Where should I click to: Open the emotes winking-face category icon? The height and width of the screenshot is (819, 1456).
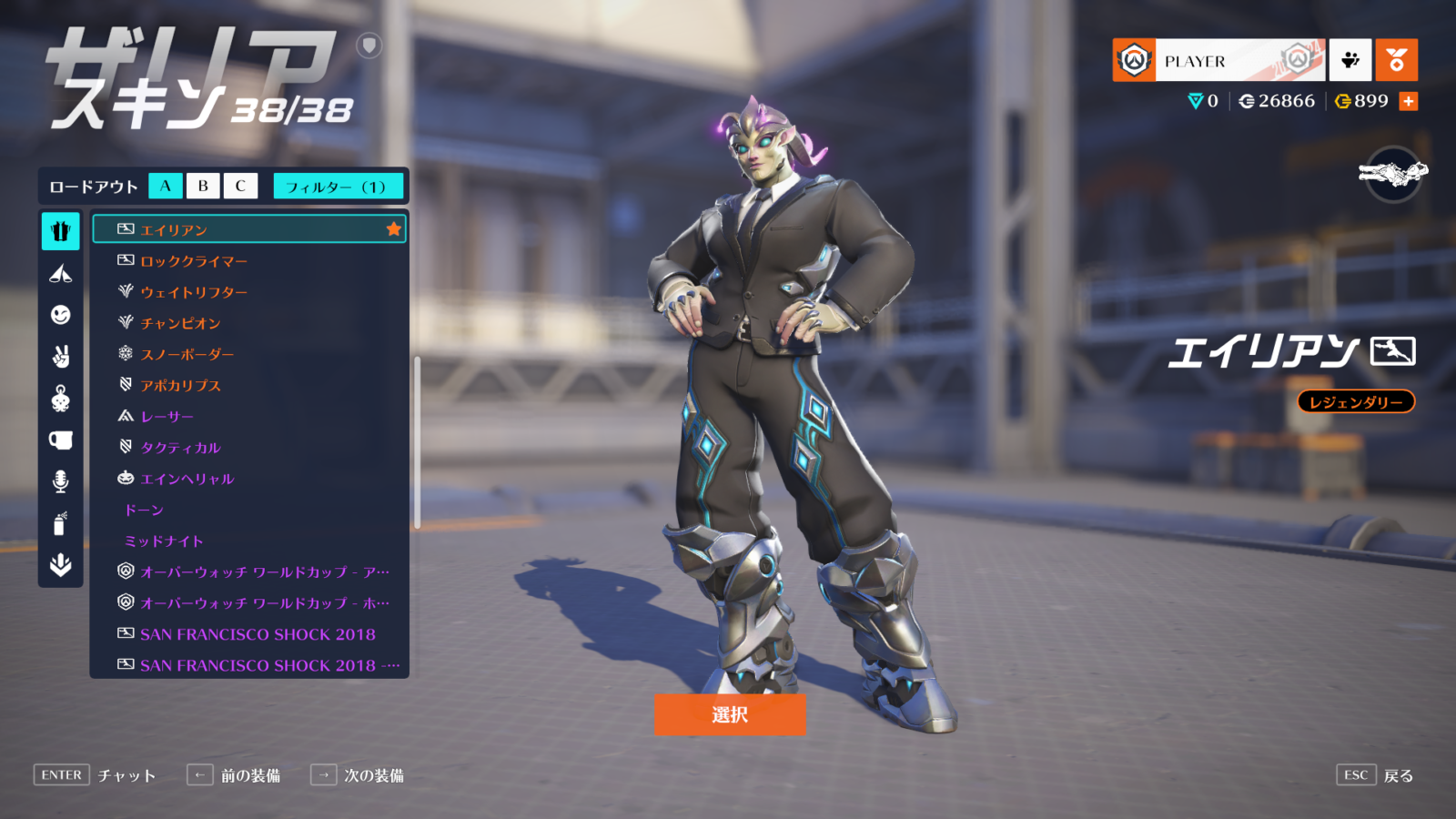[x=59, y=313]
